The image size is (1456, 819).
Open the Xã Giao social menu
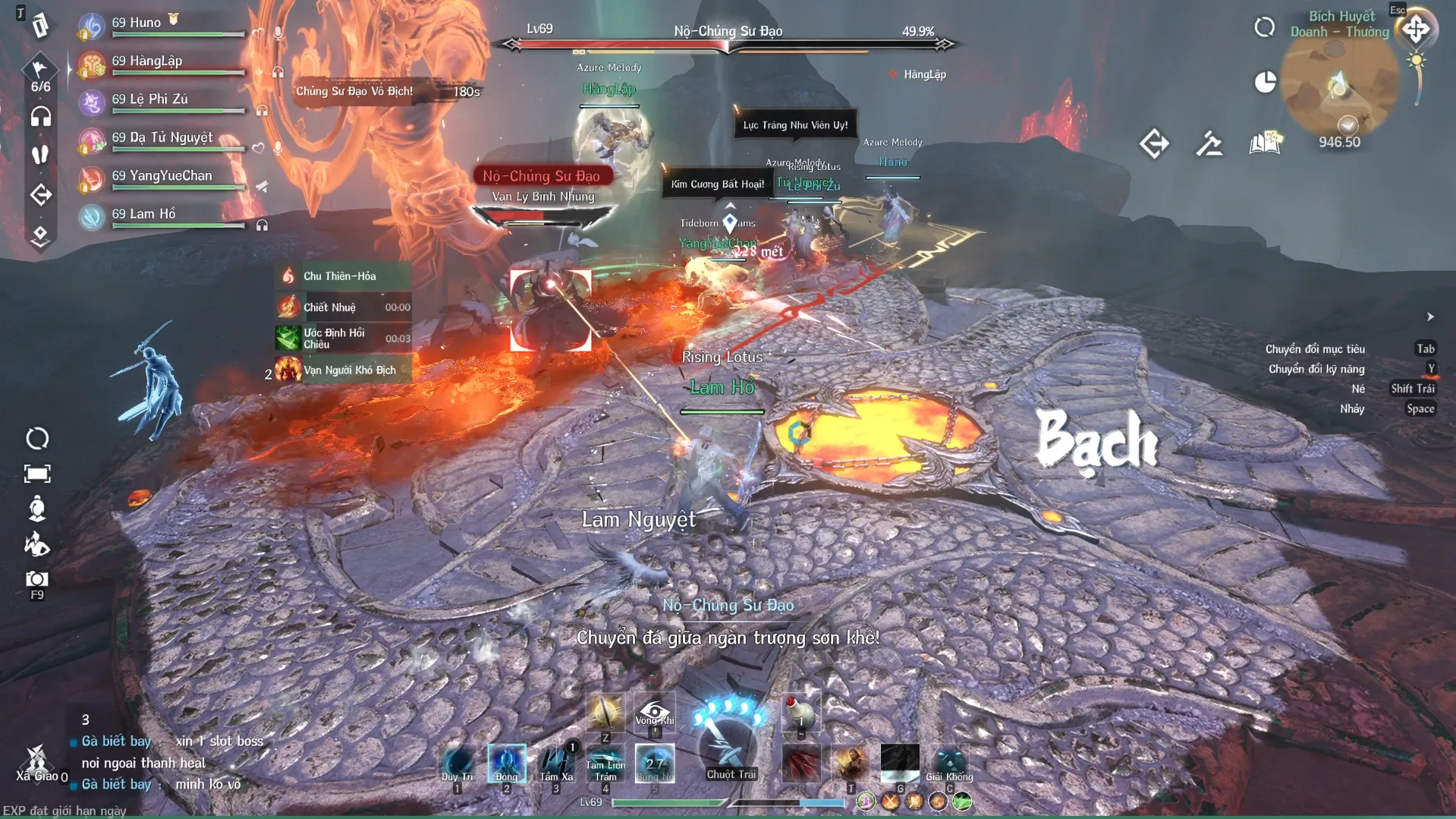36,762
